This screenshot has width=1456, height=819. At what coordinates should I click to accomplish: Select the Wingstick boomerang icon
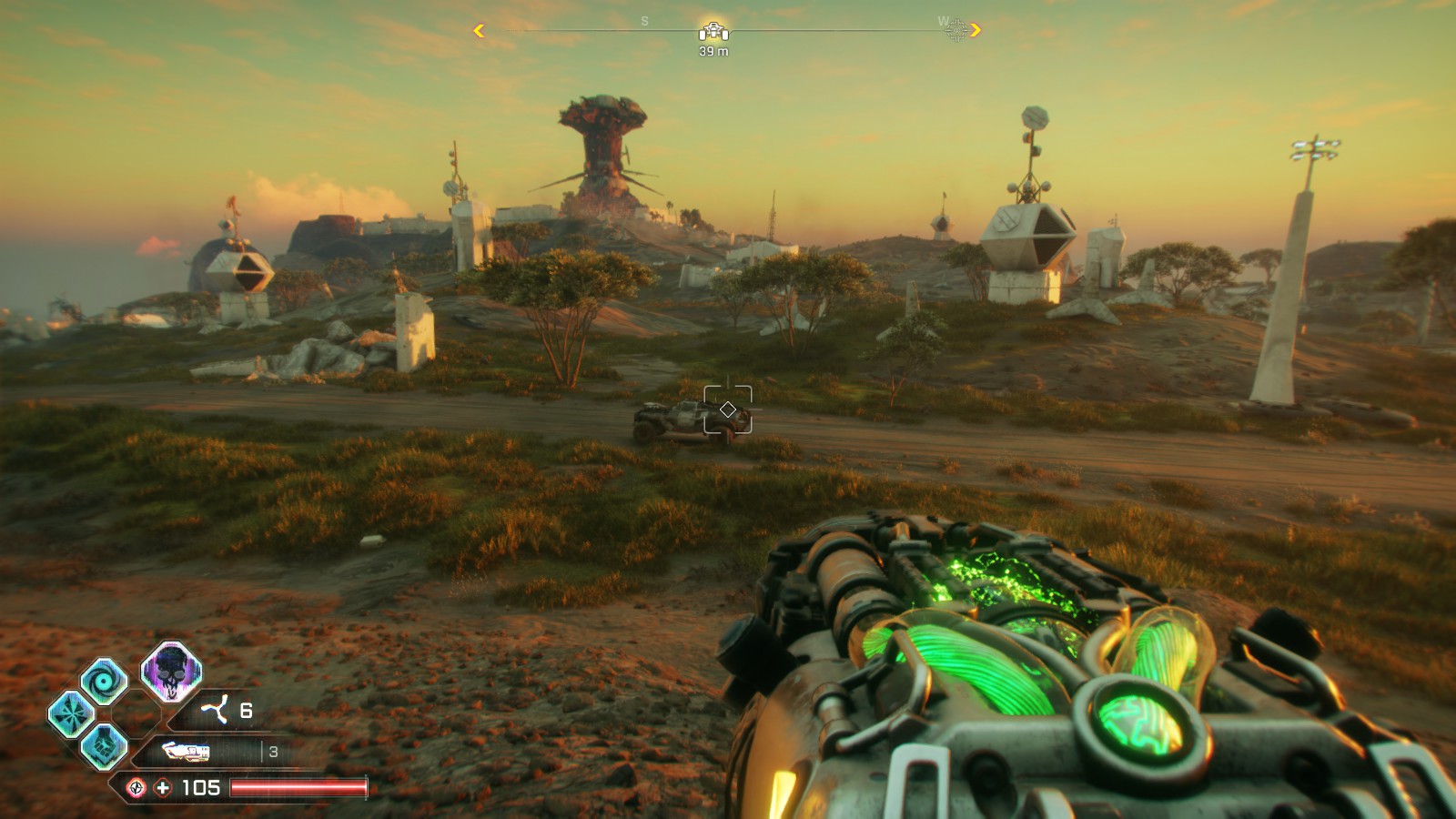tap(215, 710)
